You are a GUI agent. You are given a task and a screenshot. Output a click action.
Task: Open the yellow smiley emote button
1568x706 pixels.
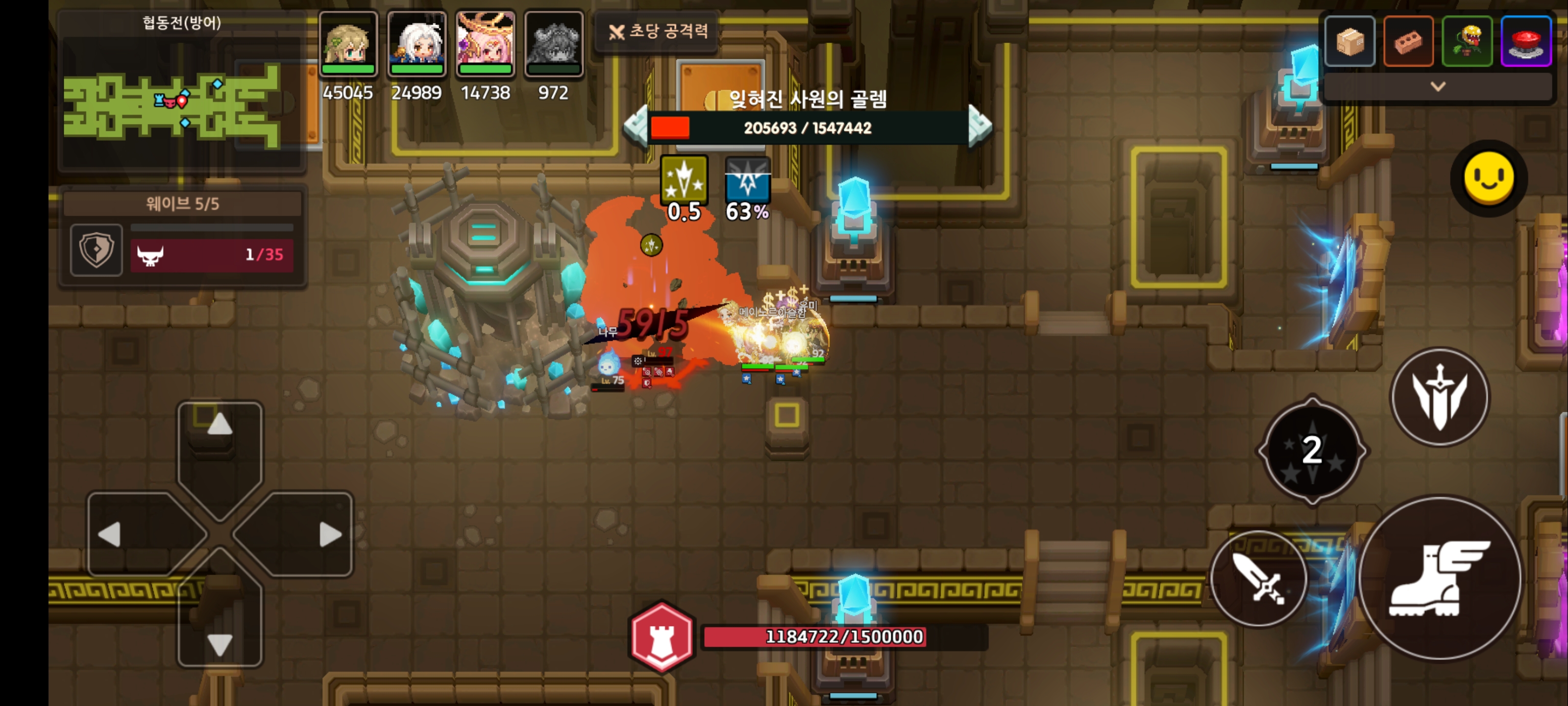tap(1488, 178)
